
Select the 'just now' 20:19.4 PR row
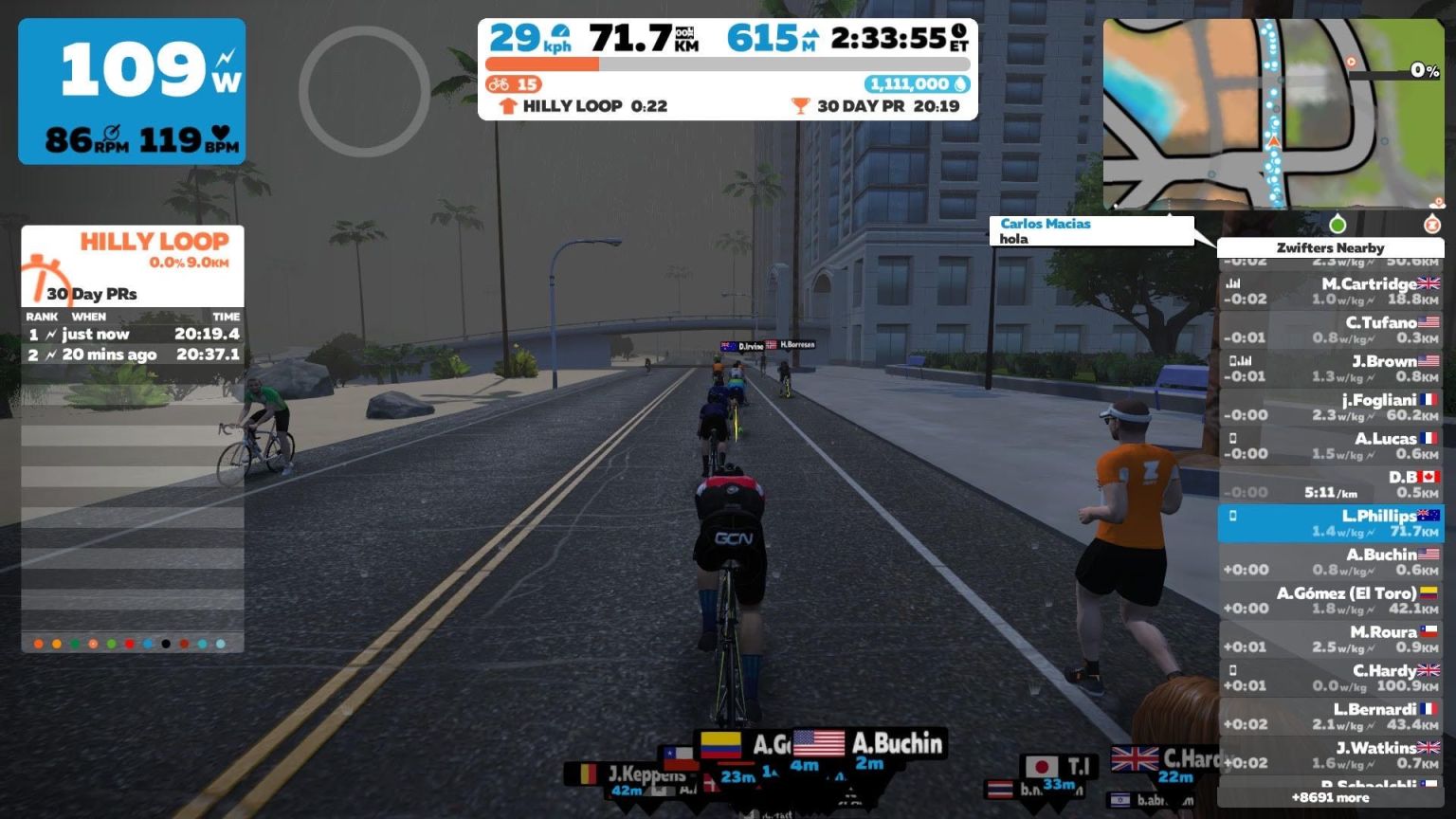click(133, 335)
